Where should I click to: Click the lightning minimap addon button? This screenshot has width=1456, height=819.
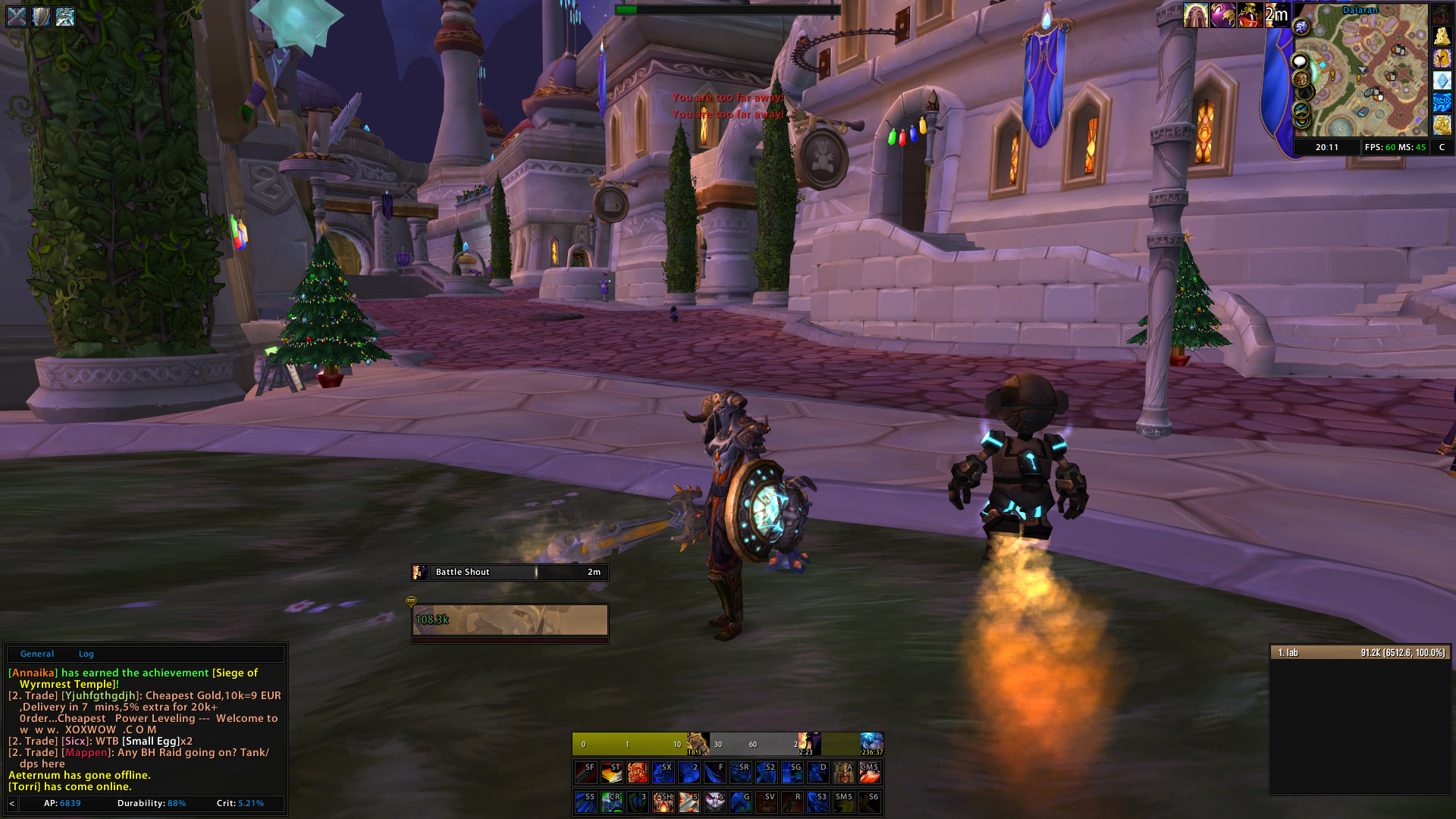click(x=1442, y=102)
